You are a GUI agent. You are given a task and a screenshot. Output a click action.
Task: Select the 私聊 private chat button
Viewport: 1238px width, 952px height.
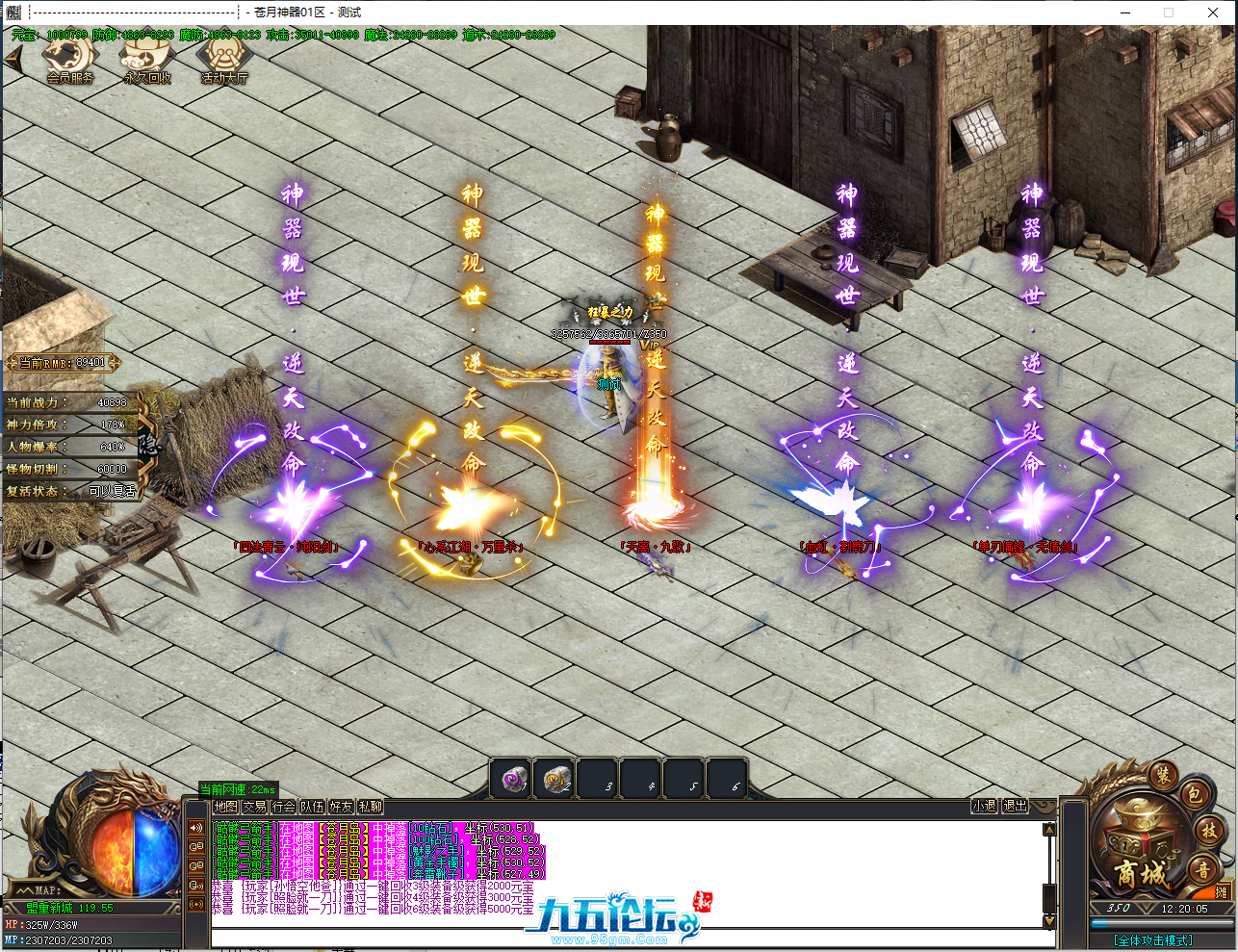(370, 807)
